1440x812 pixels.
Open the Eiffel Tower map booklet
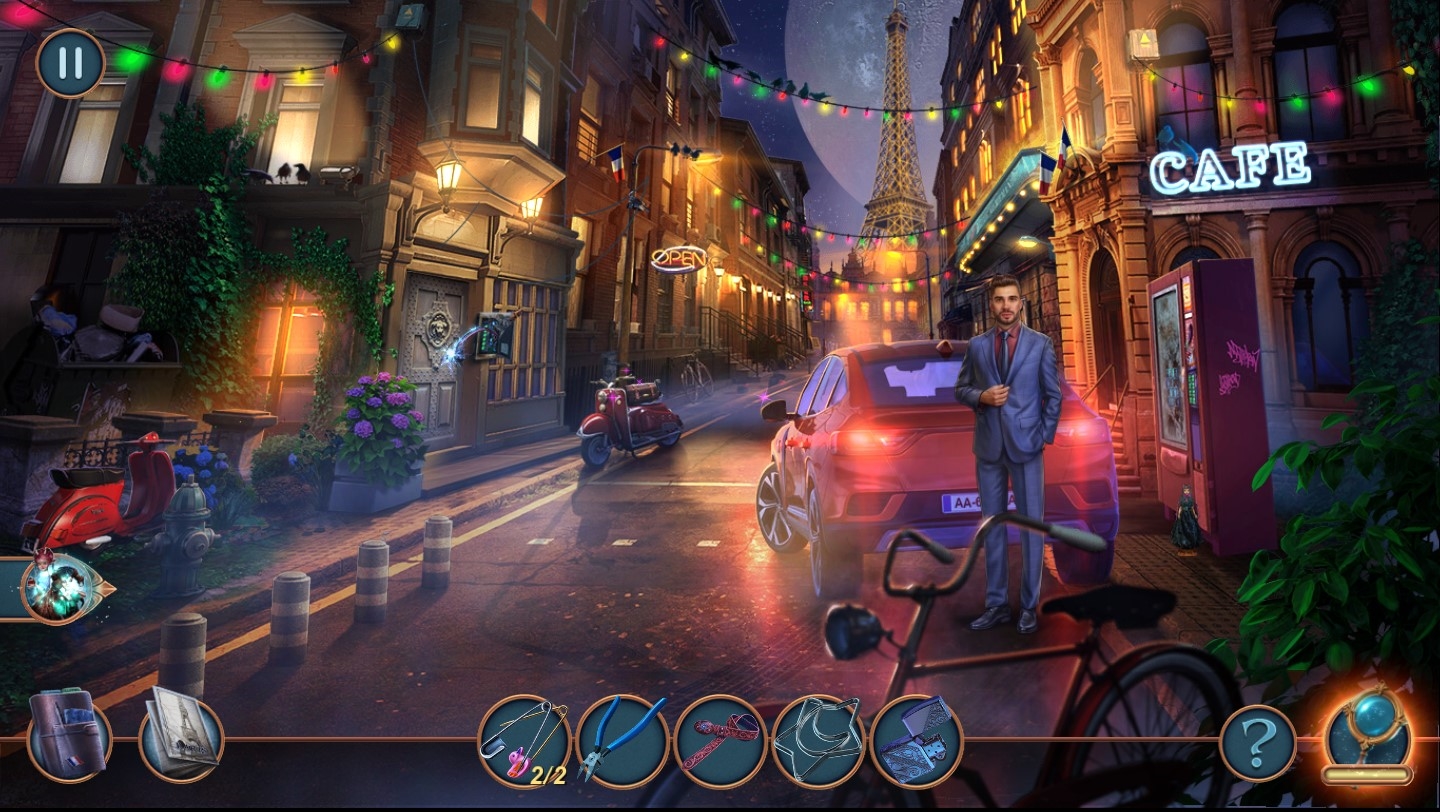click(x=180, y=735)
